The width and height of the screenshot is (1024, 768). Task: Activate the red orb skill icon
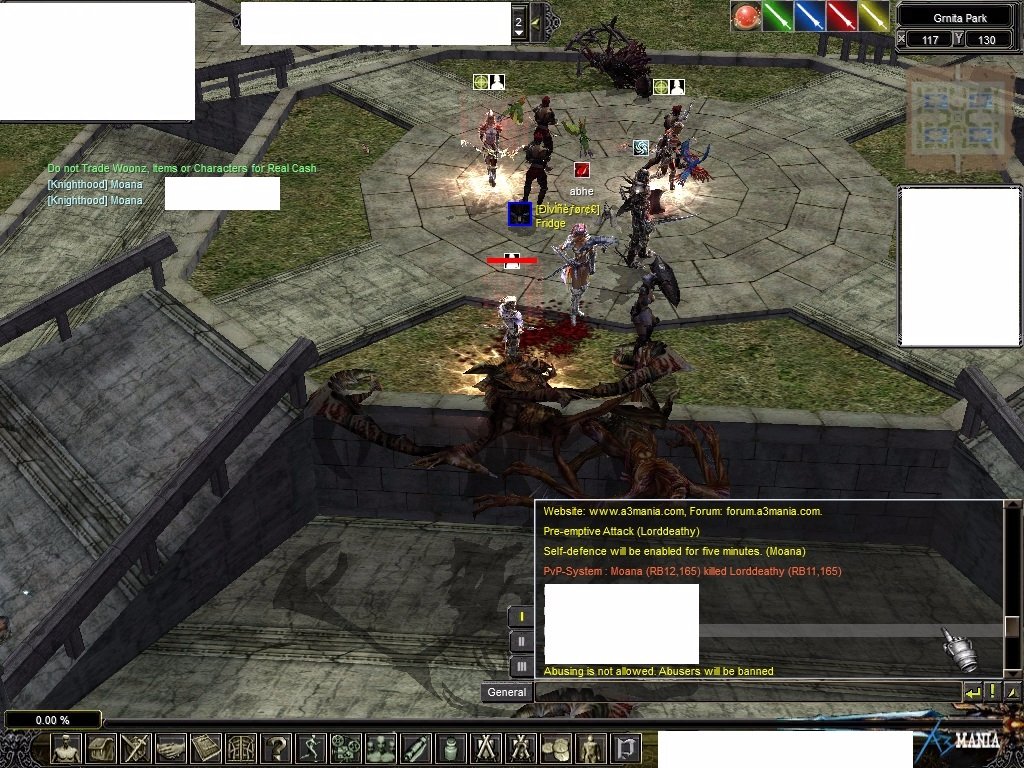coord(746,16)
